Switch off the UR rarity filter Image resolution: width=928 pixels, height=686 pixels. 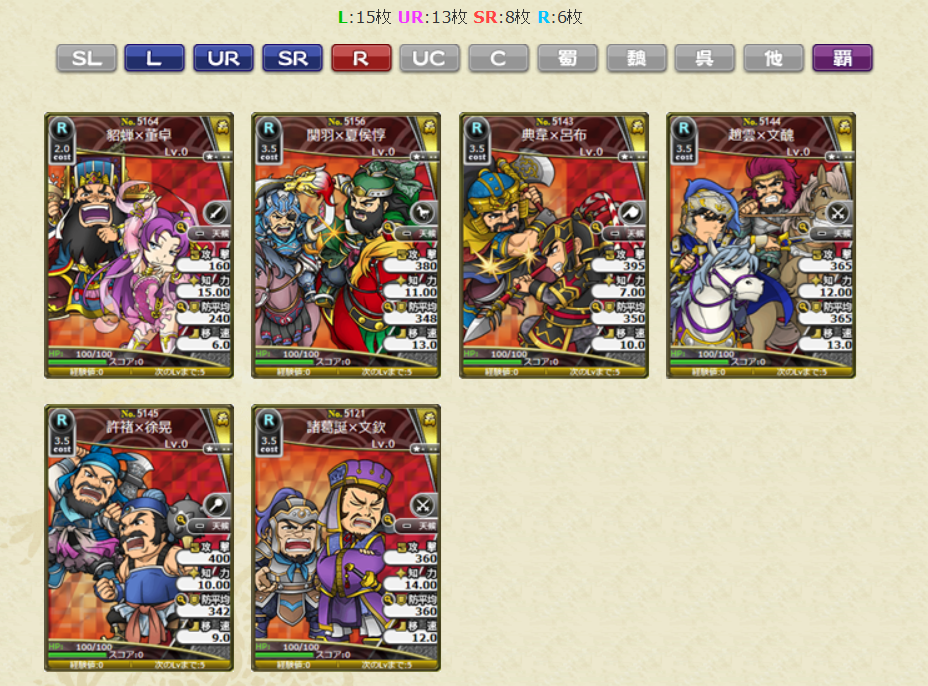(x=223, y=58)
